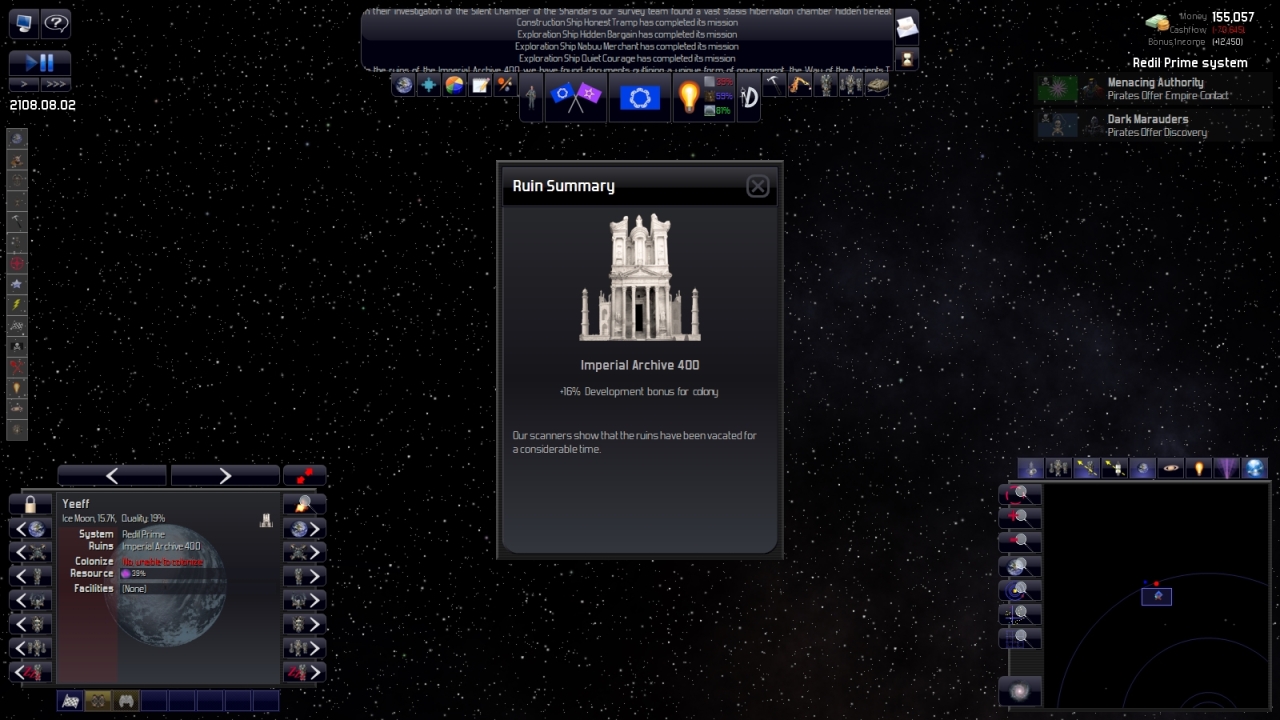Click the pickaxe mining icon
Screen dimensions: 1280x720
[x=774, y=85]
